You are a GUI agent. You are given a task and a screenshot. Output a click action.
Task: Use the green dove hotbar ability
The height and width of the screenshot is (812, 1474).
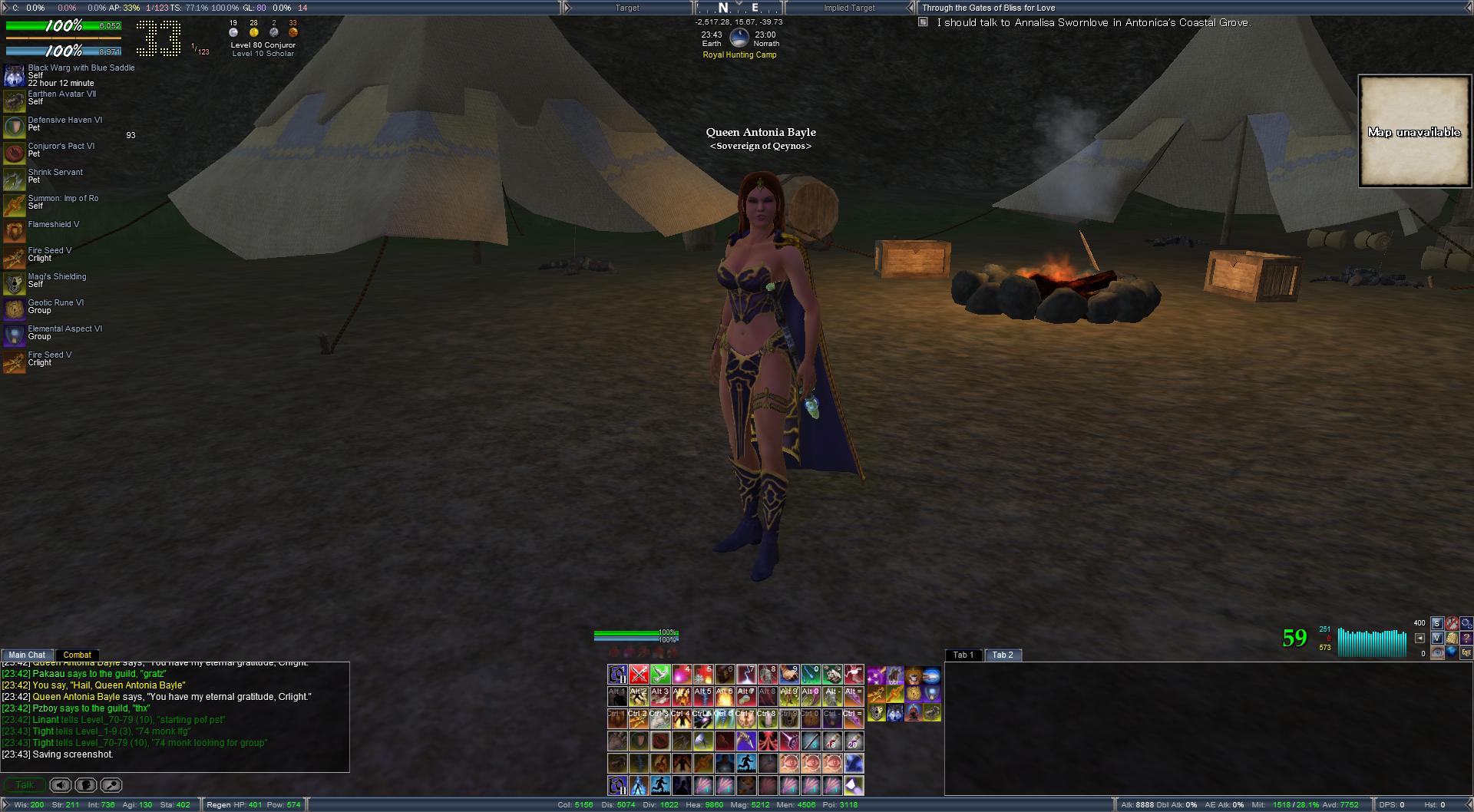coord(660,675)
